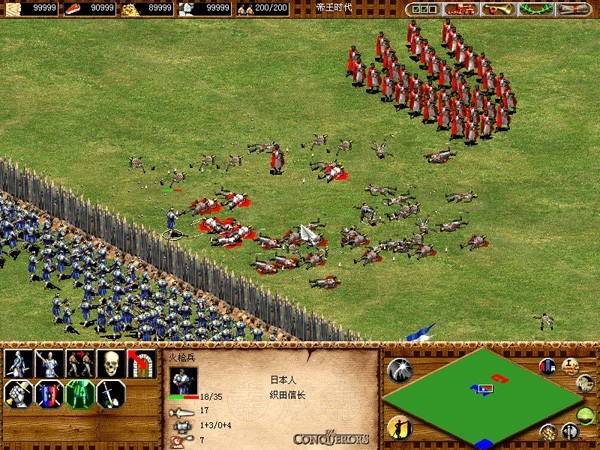The image size is (600, 450).
Task: Choose the defensive stance shield icon
Action: 49,395
